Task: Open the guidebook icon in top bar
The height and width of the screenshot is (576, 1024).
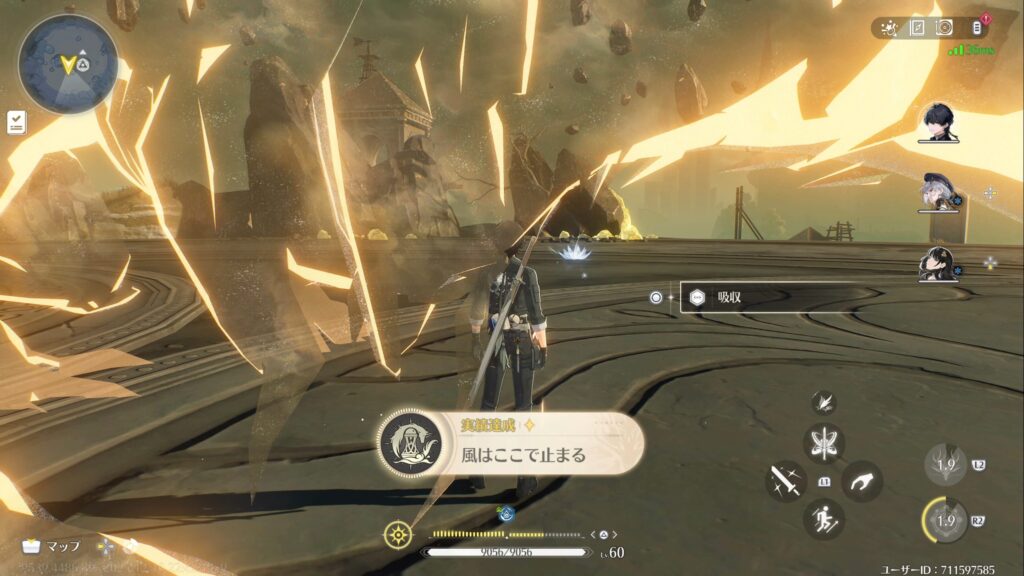Action: coord(916,27)
